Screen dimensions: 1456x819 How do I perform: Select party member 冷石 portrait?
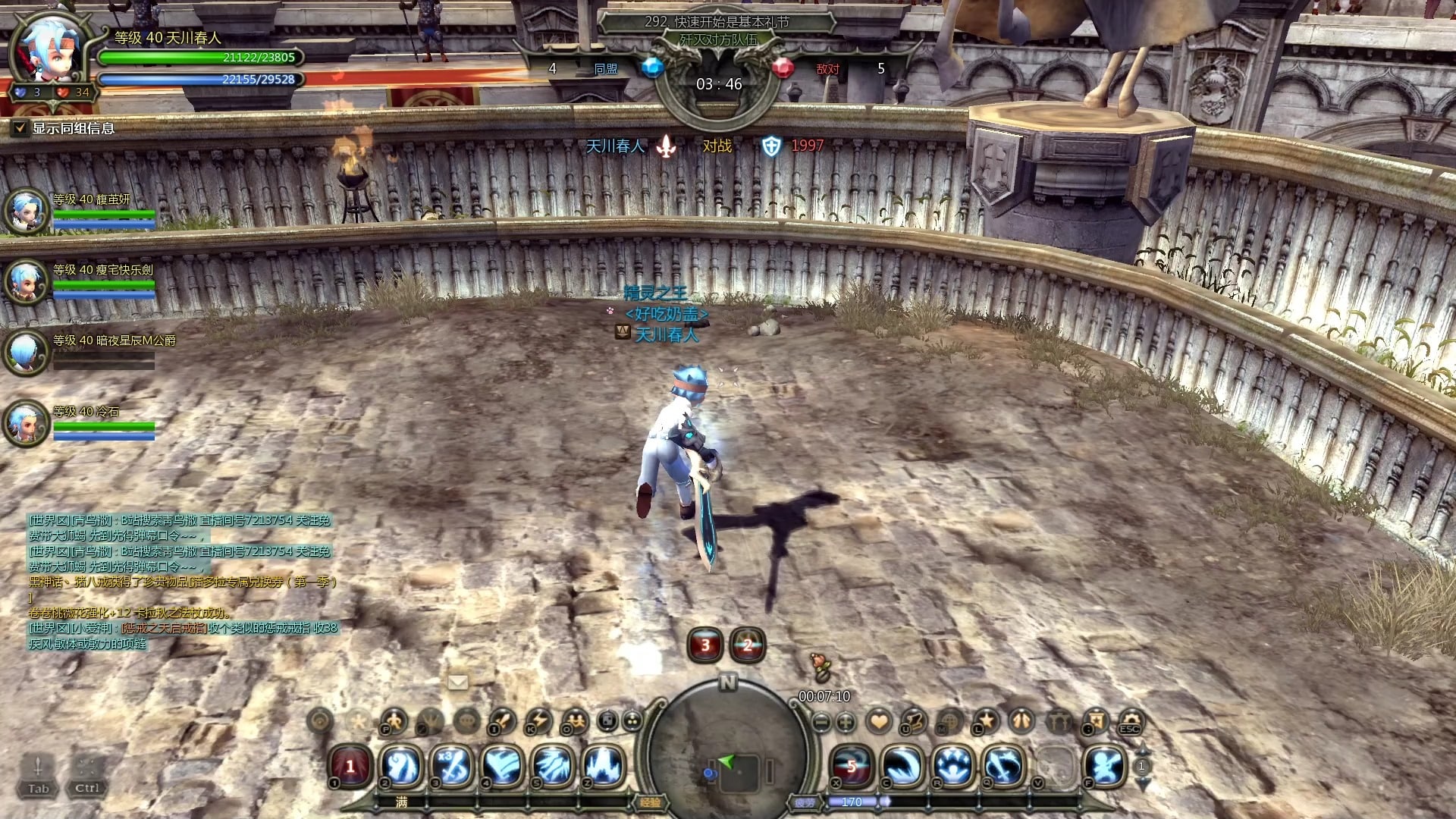[x=27, y=423]
